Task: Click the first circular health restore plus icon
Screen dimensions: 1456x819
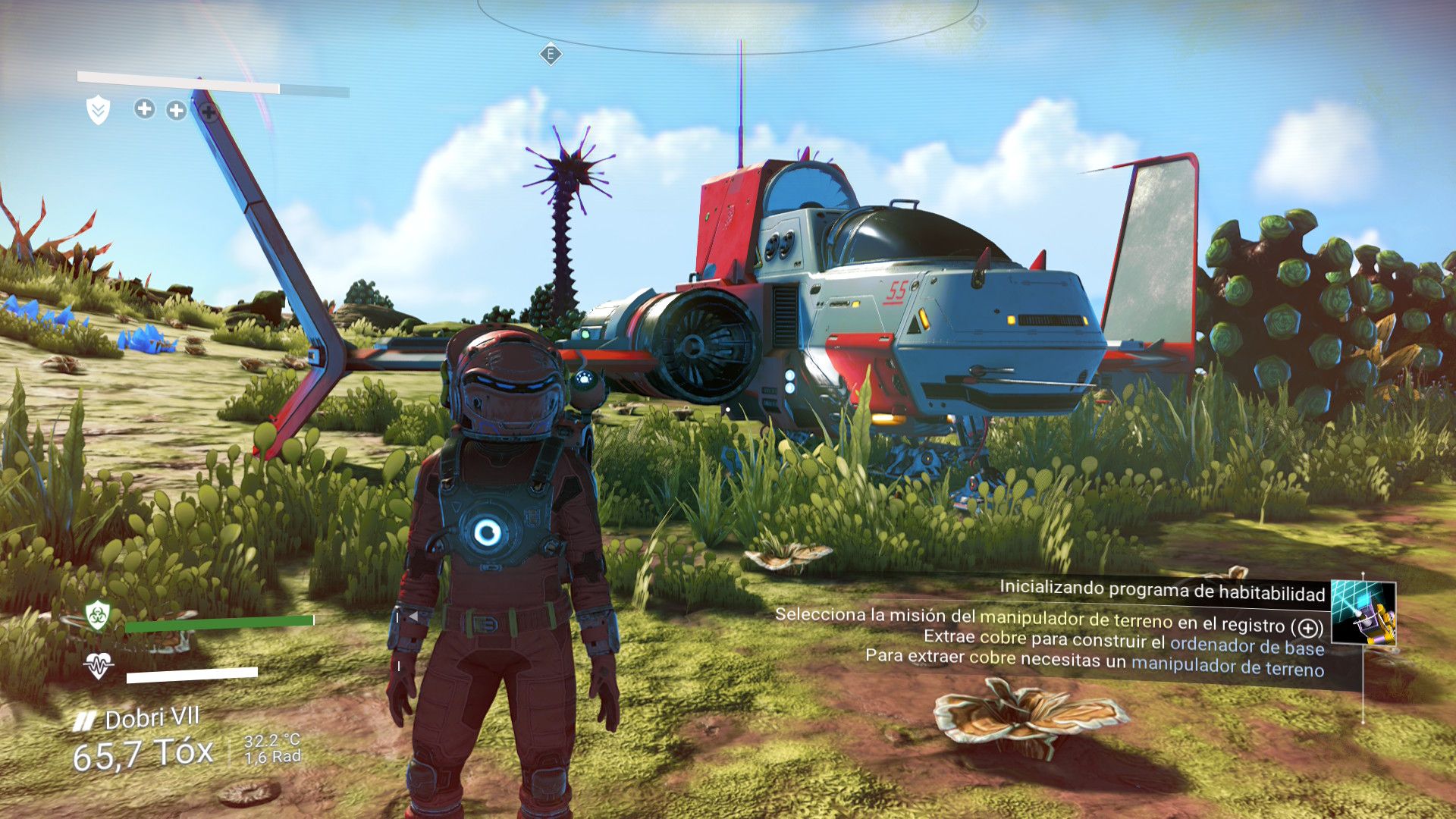Action: coord(143,110)
